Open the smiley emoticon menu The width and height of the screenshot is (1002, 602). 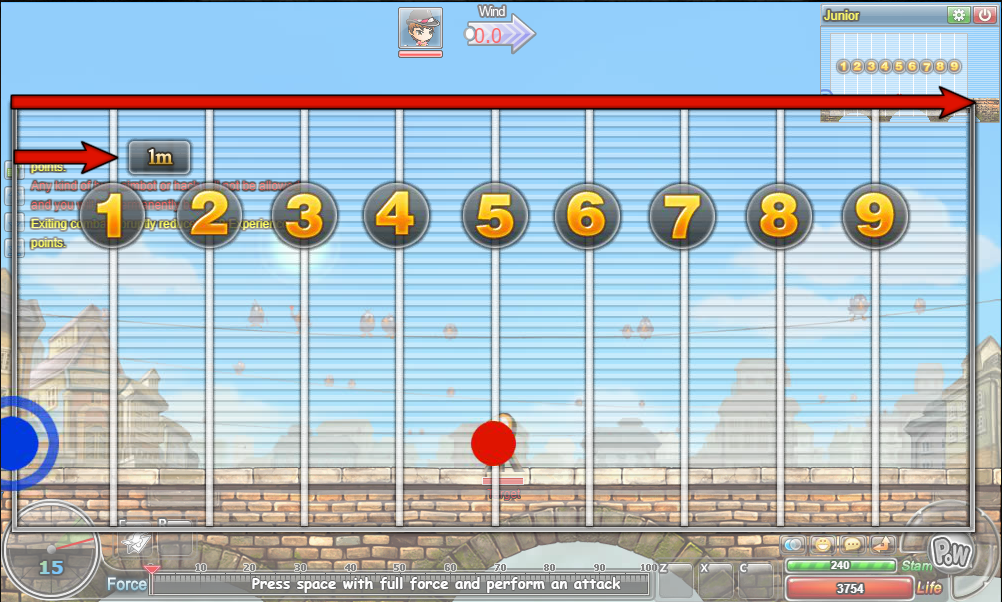coord(823,545)
